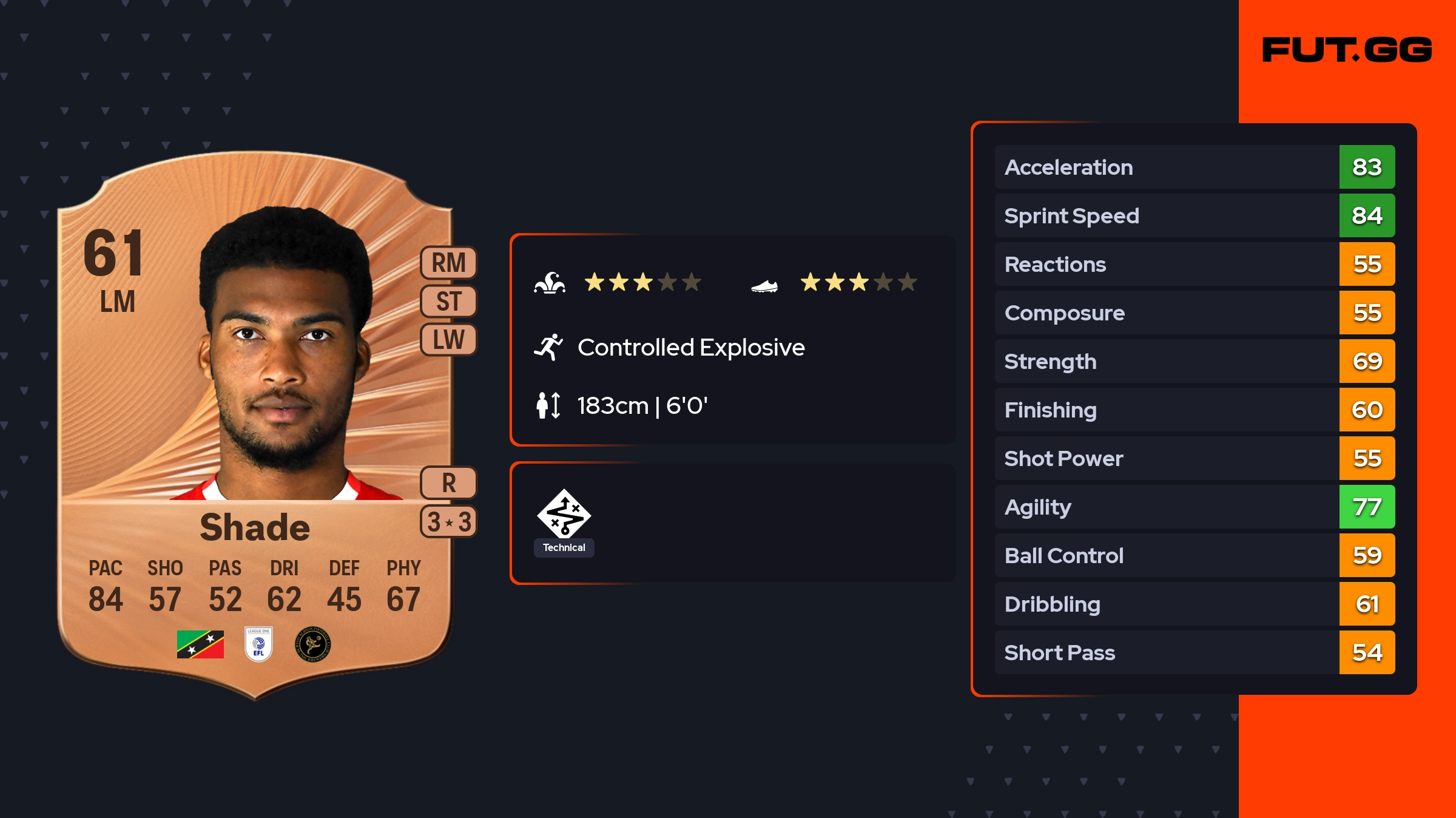This screenshot has height=818, width=1456.
Task: Choose the ST alternate position badge
Action: coord(448,302)
